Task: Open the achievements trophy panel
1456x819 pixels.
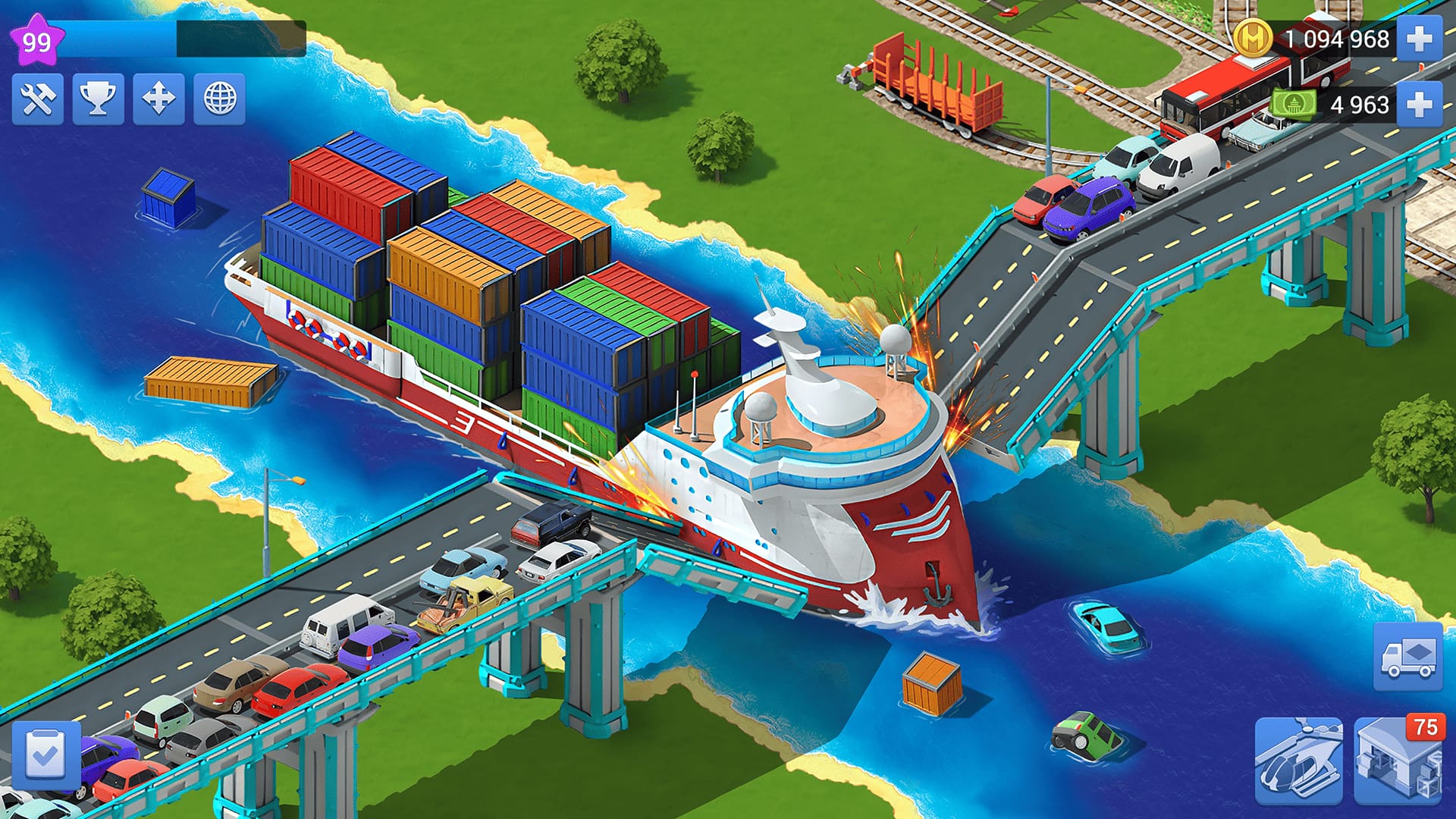Action: tap(99, 99)
